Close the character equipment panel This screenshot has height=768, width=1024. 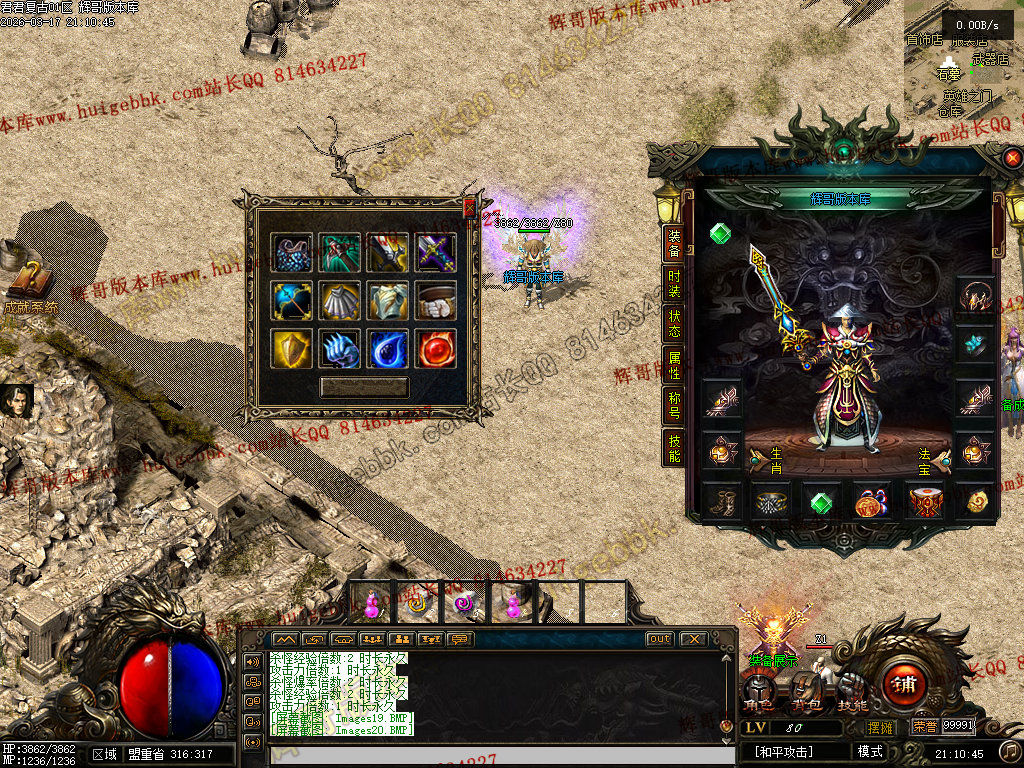pos(1012,158)
